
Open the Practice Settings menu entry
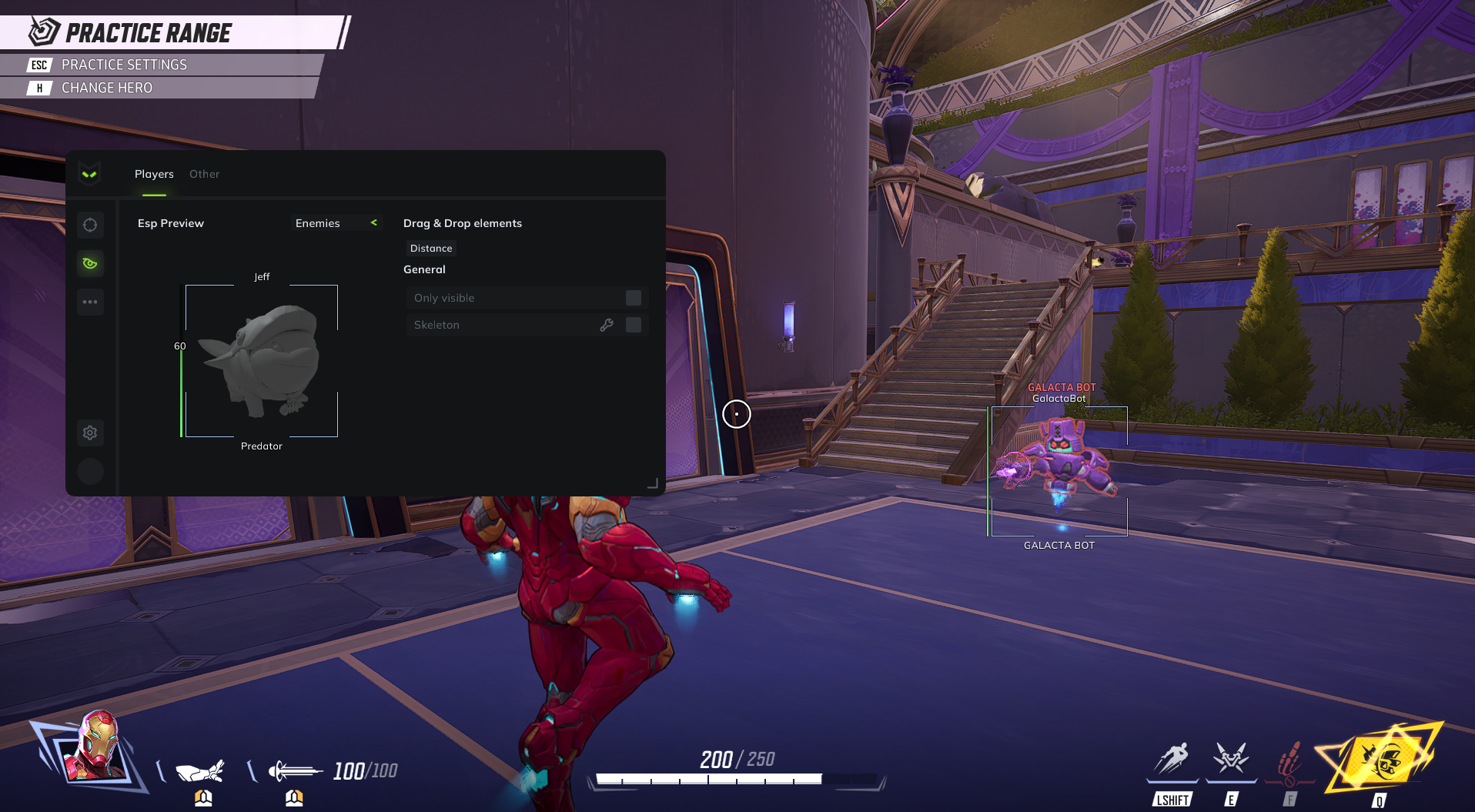[124, 65]
